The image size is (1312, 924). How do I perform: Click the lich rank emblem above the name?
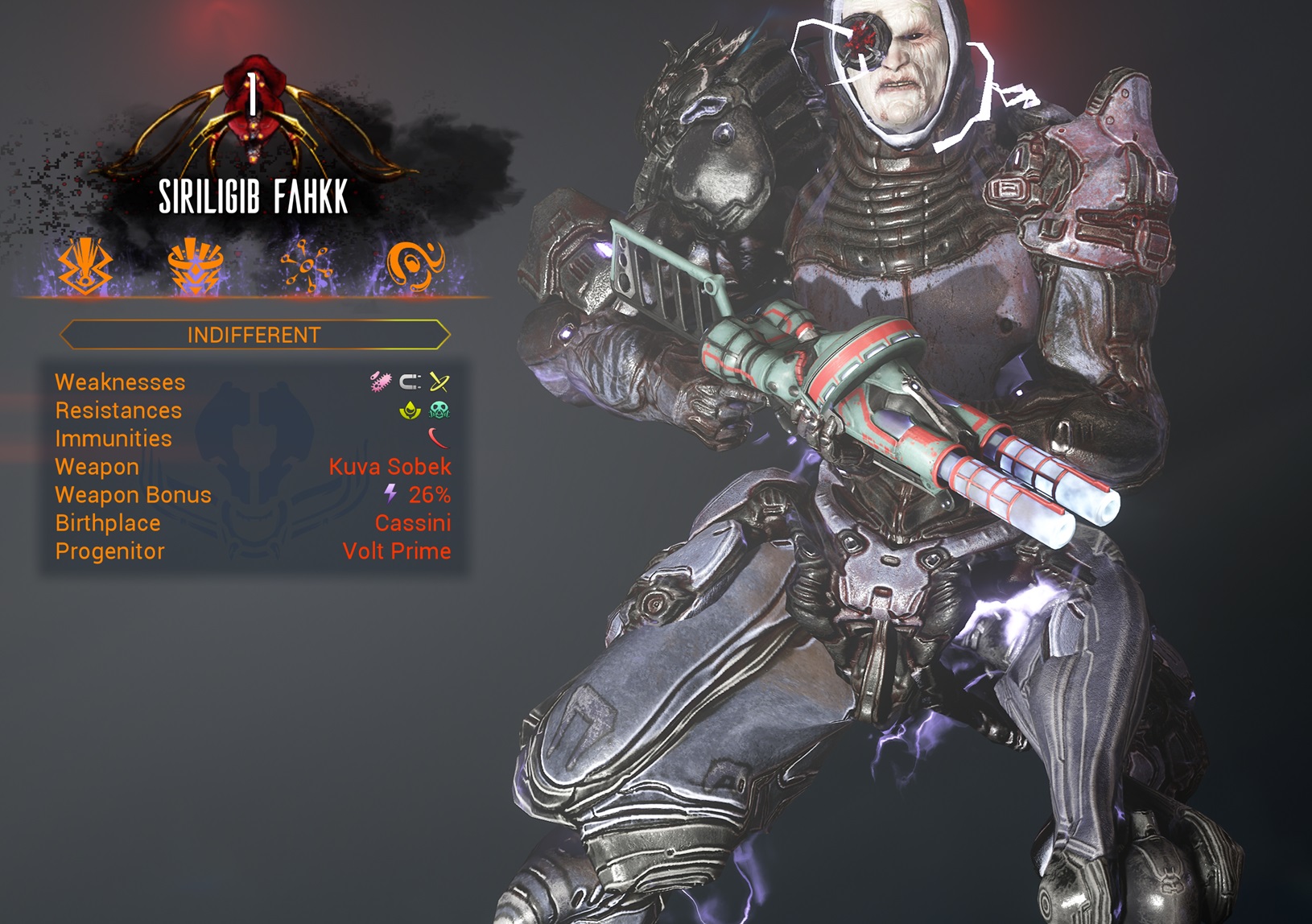click(x=254, y=113)
